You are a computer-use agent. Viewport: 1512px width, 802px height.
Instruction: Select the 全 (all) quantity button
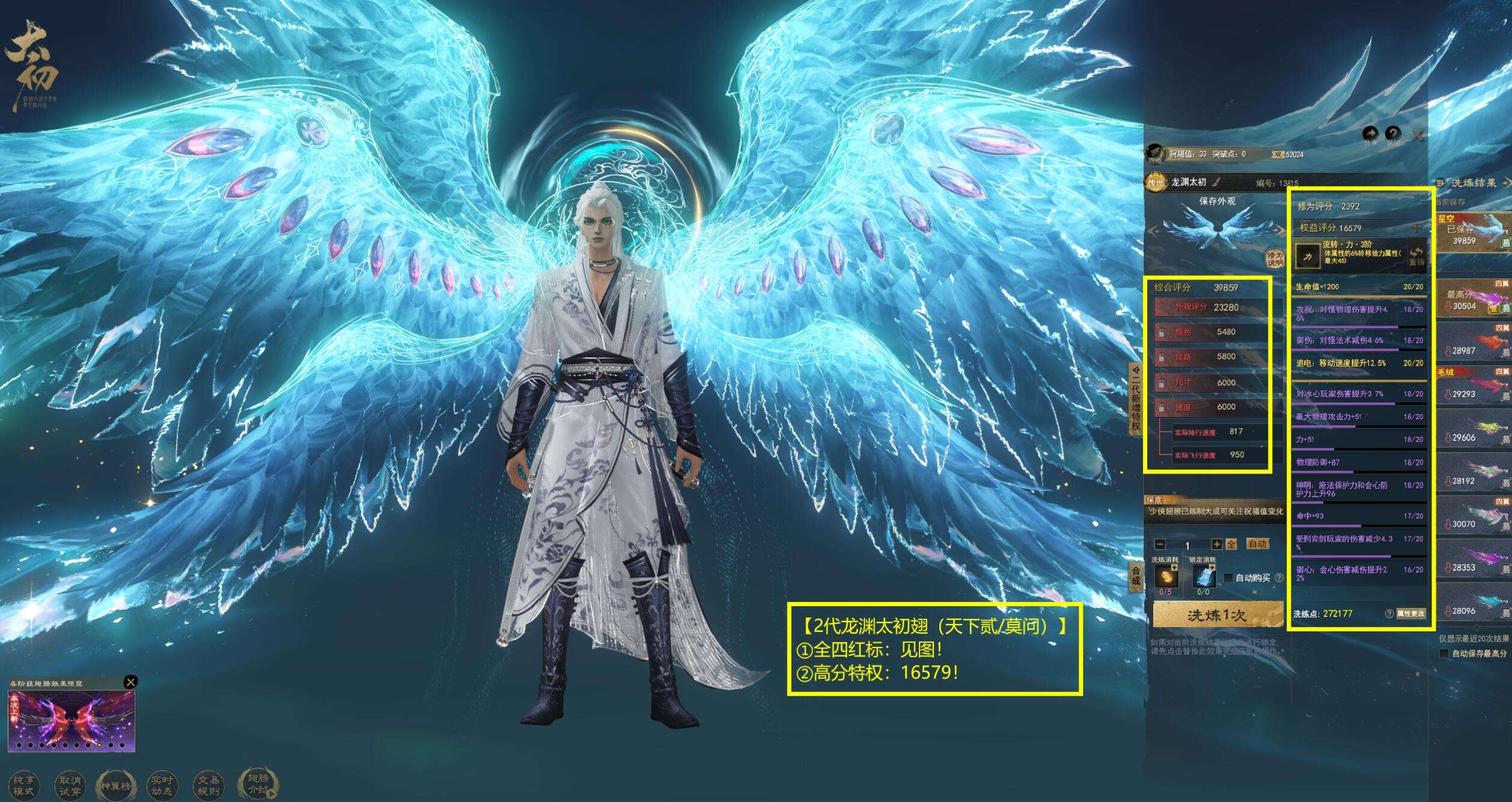click(1231, 544)
